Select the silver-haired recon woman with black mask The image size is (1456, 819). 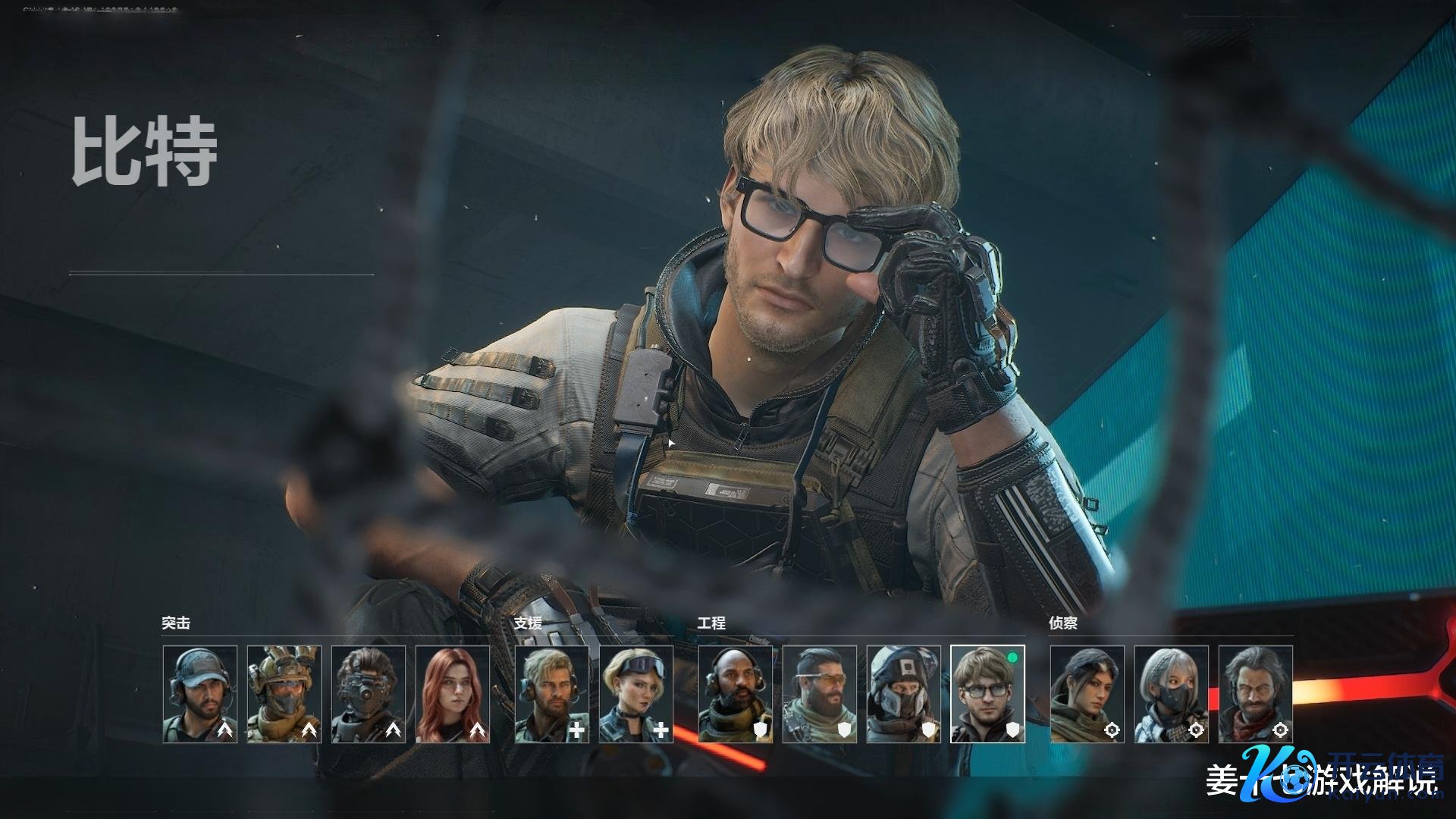point(1172,694)
